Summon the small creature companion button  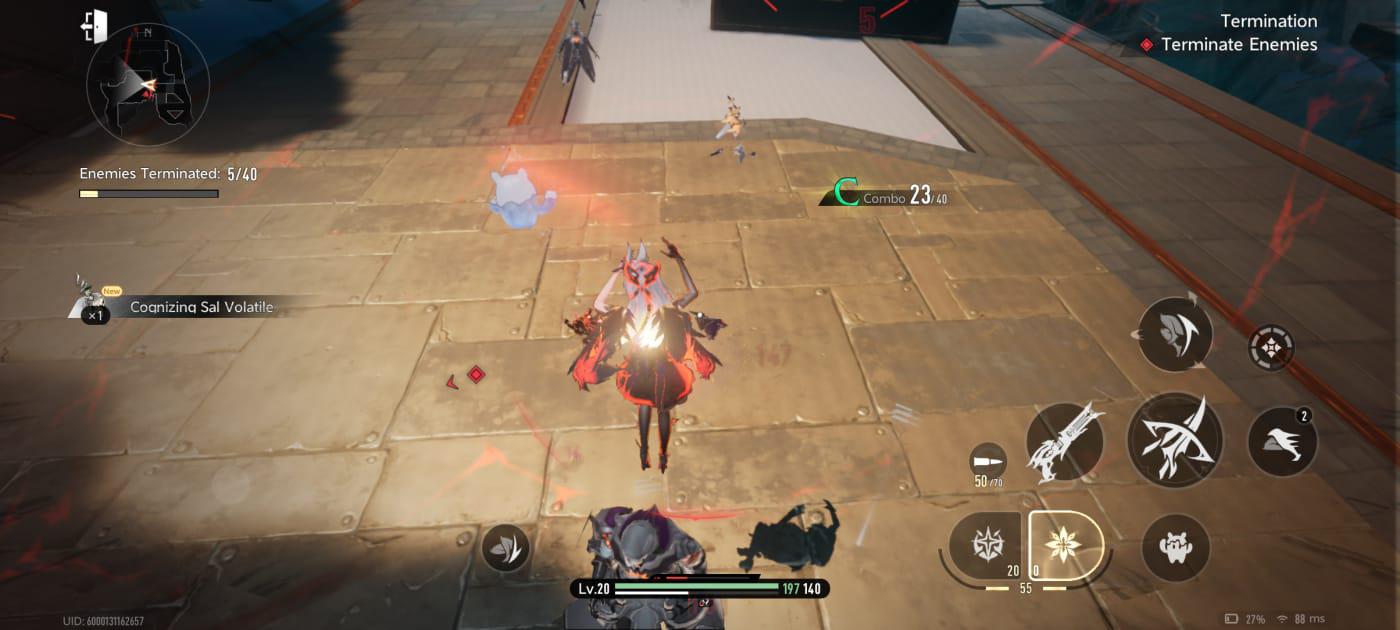pos(1175,547)
